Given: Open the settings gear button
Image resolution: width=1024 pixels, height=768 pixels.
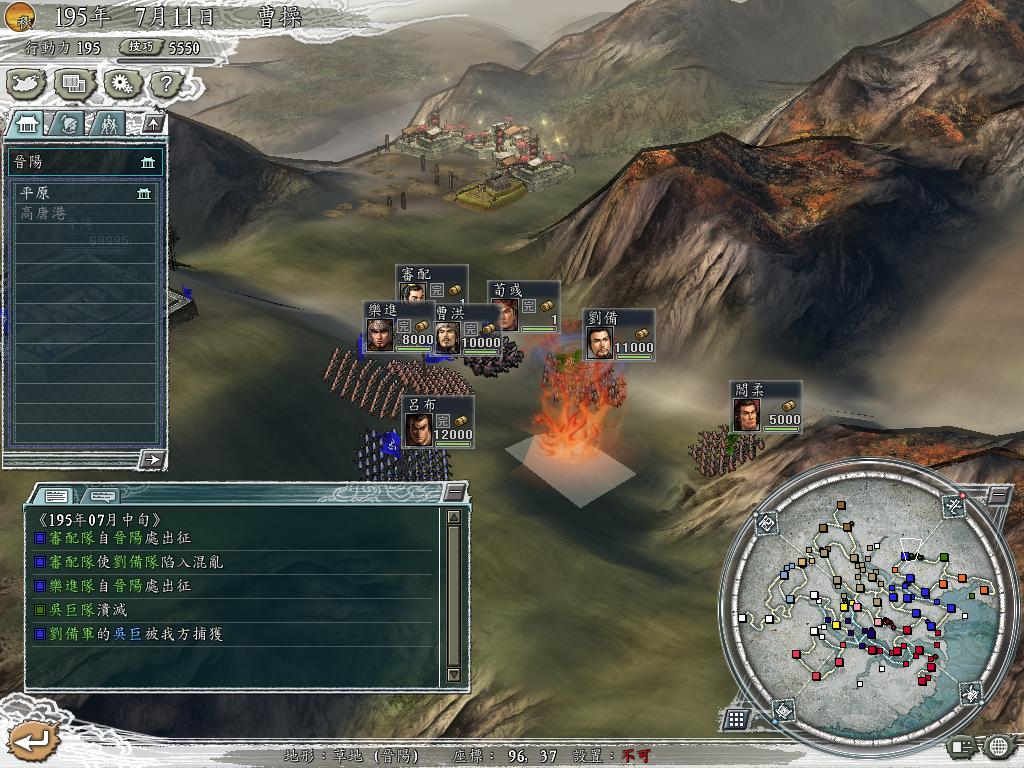Looking at the screenshot, I should (122, 83).
